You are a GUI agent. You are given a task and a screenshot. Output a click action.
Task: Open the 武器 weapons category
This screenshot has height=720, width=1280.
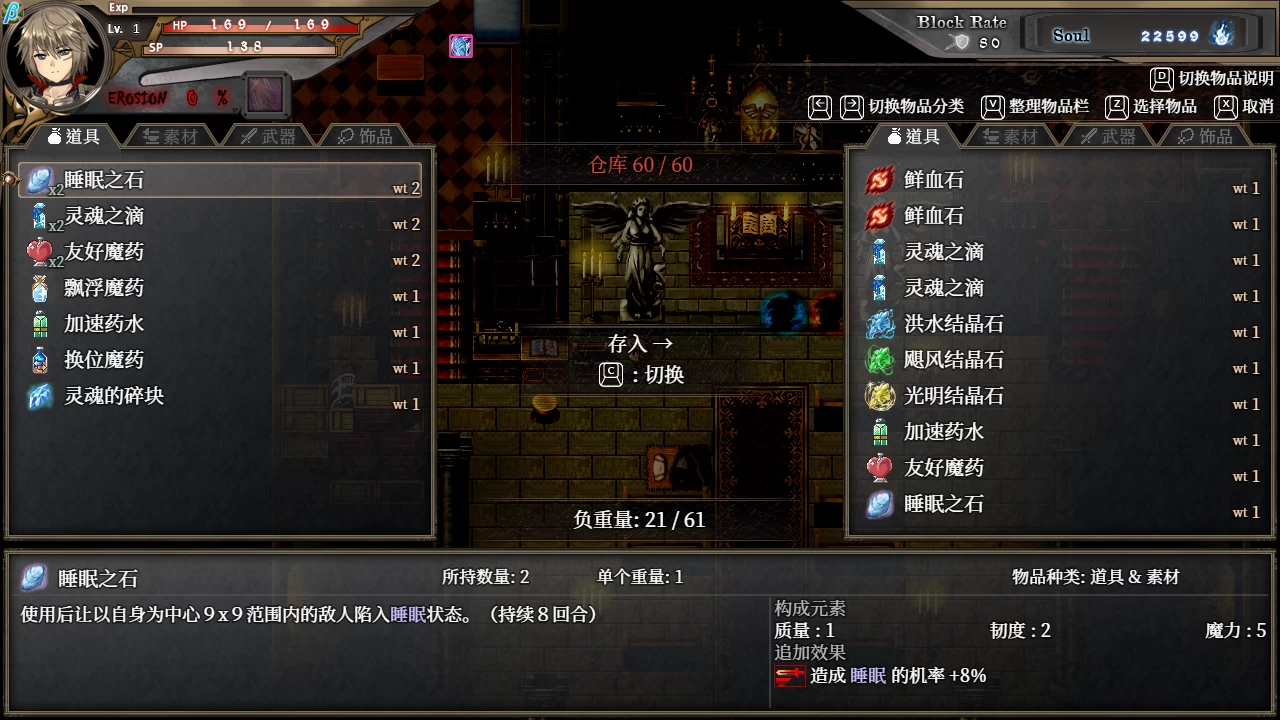coord(271,134)
